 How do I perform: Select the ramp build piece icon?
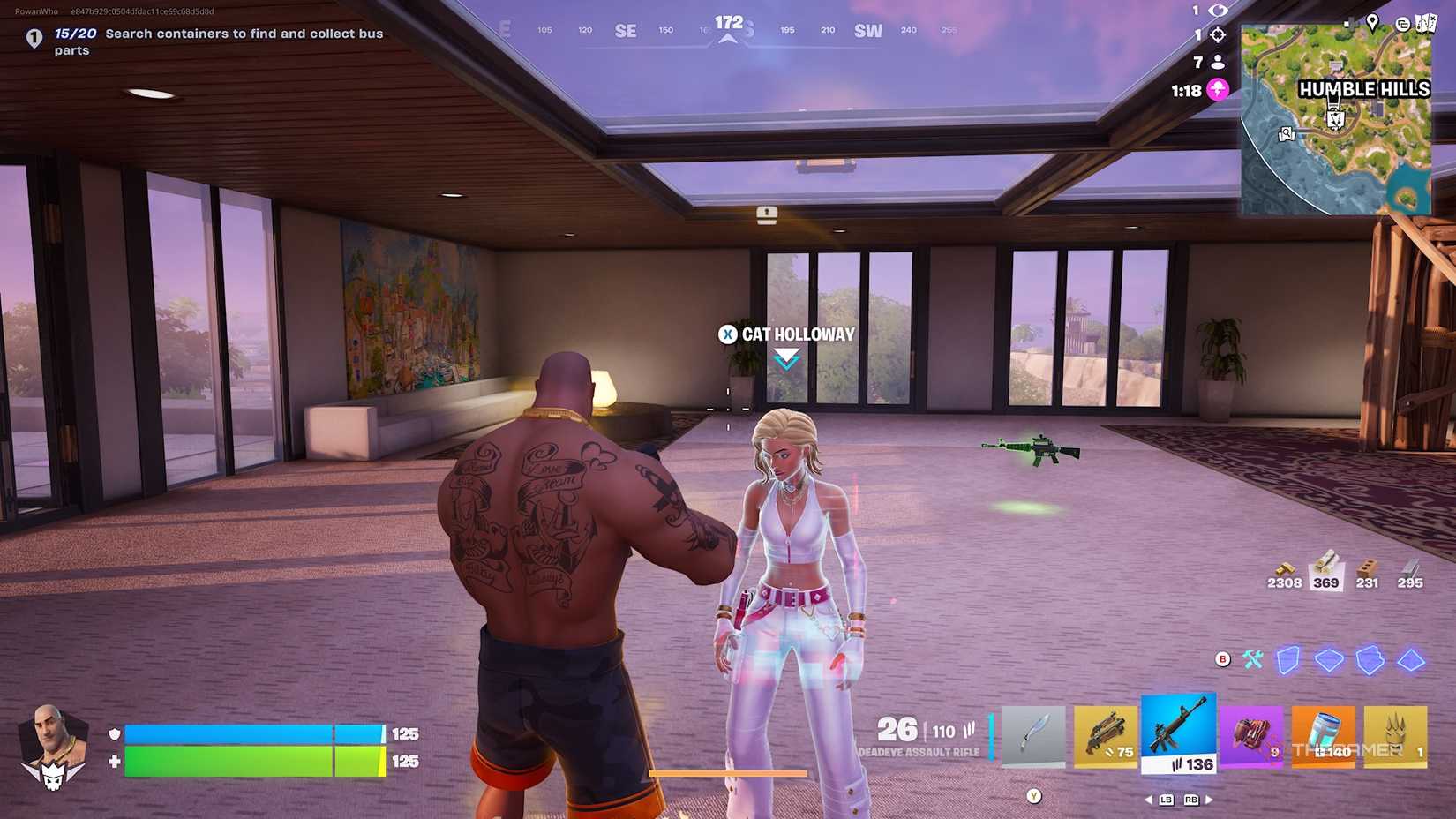point(1369,658)
